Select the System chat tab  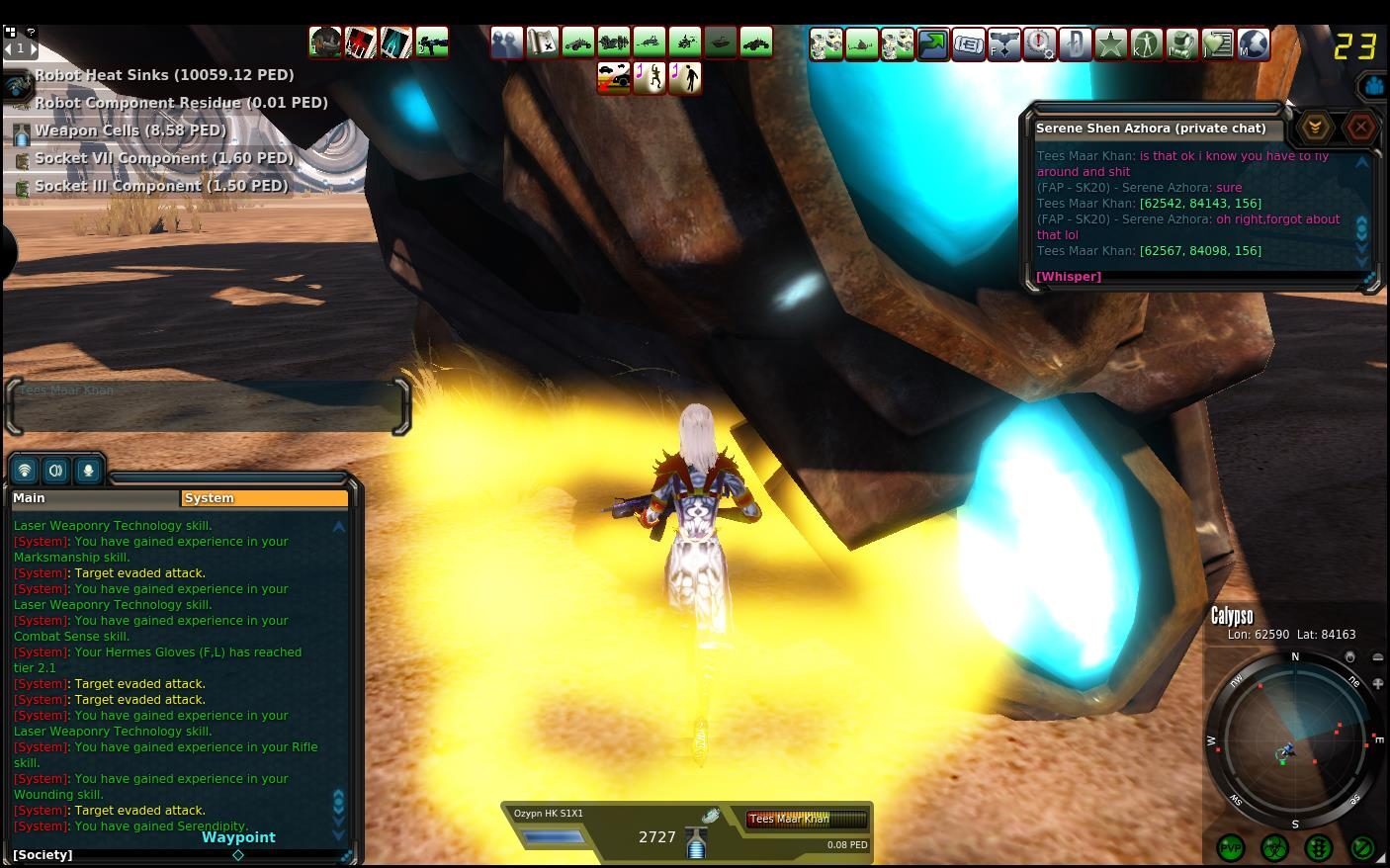coord(209,497)
